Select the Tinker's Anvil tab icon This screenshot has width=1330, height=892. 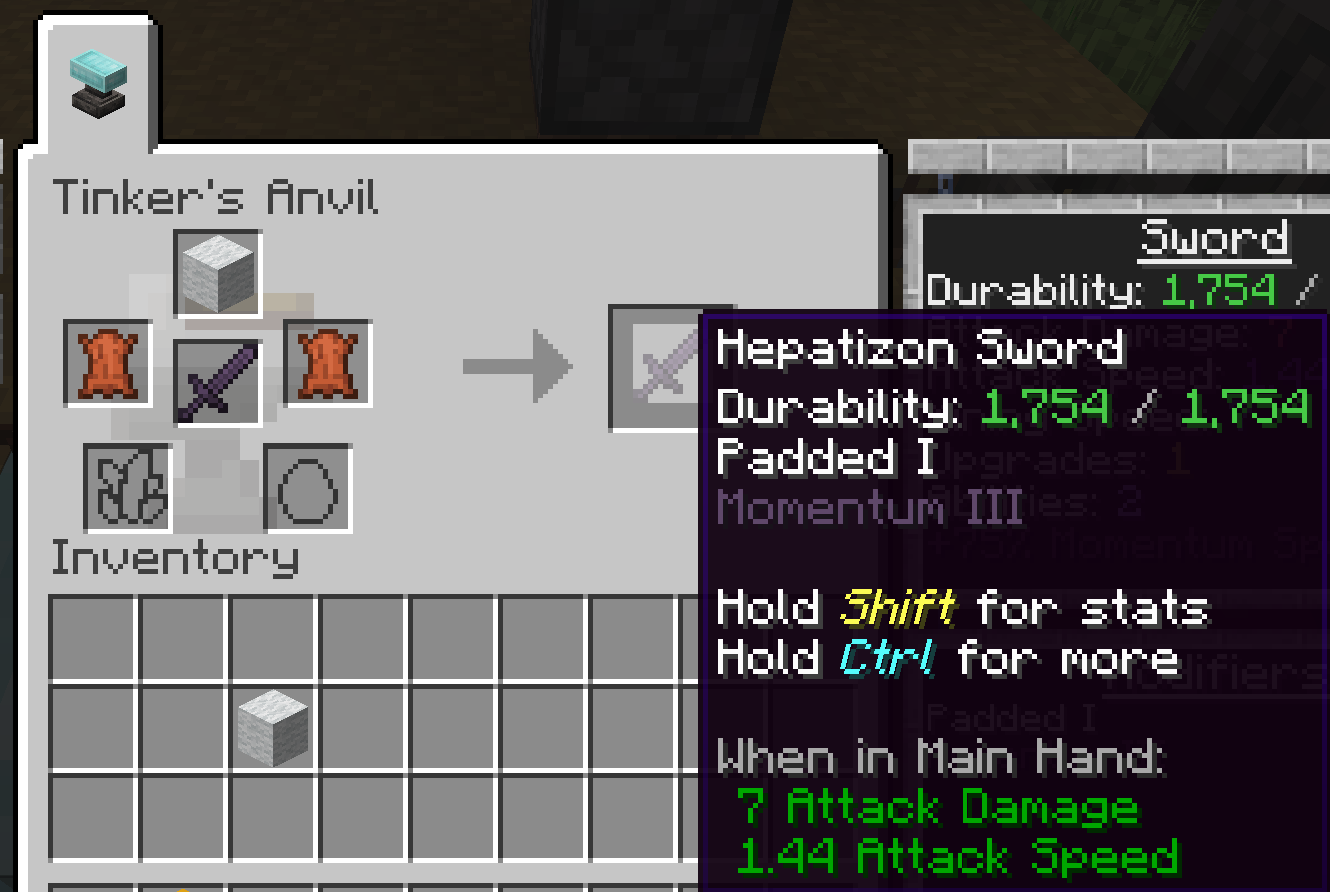click(x=97, y=83)
